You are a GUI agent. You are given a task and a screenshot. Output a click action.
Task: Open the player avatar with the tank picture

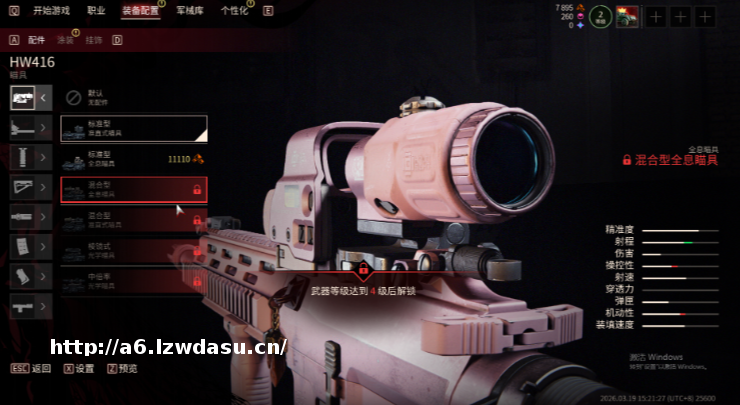627,16
